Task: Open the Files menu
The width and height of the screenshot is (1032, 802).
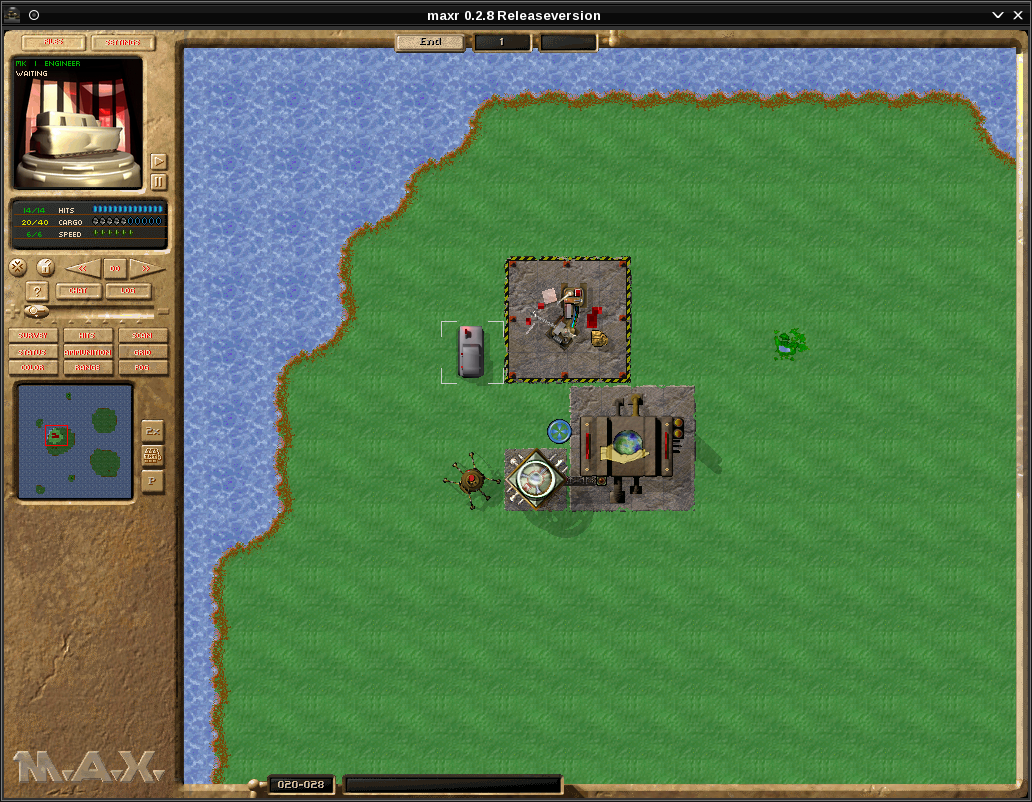Action: (52, 43)
